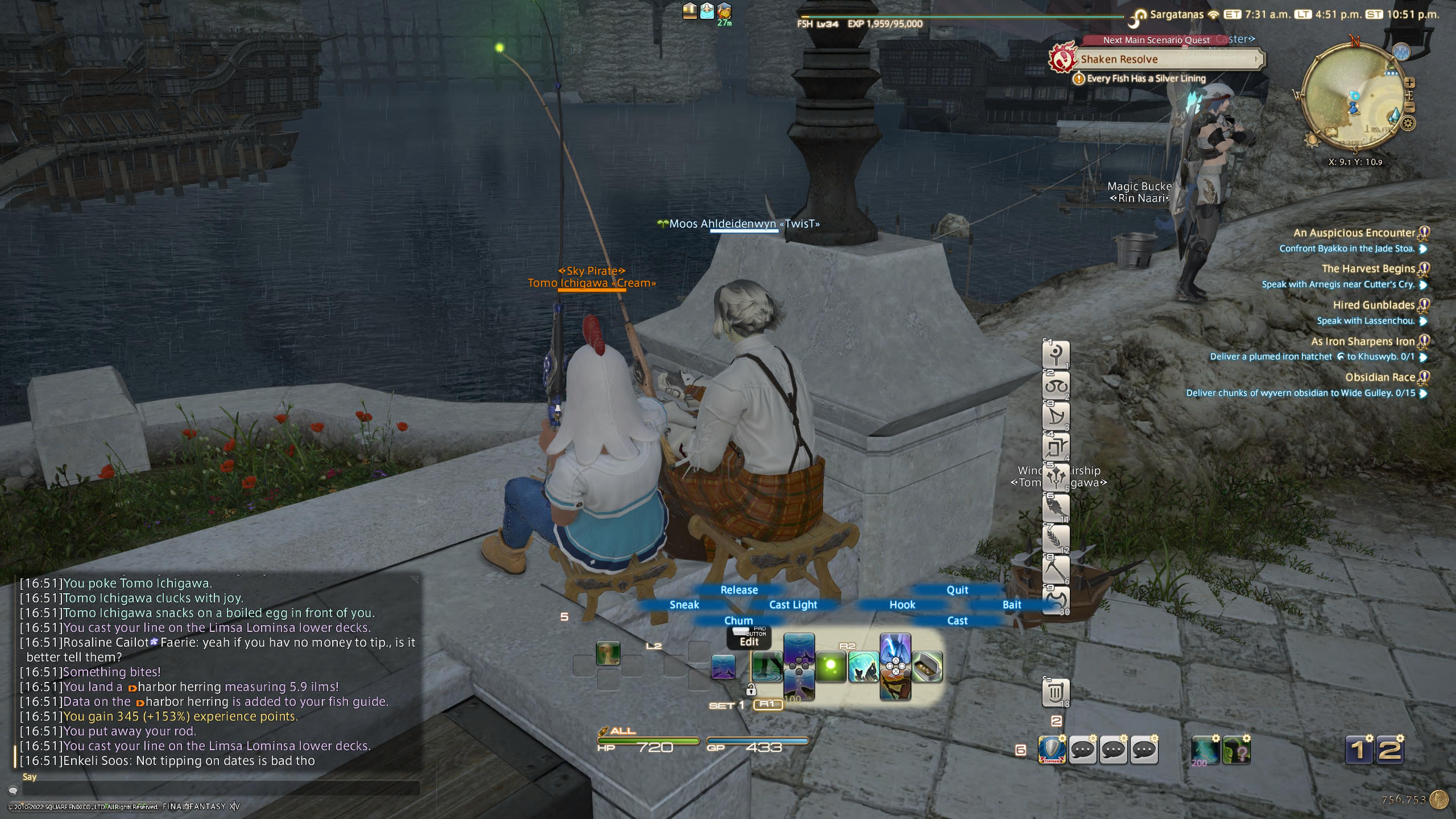Click the blue shield Mentor macro icon

(x=1052, y=750)
